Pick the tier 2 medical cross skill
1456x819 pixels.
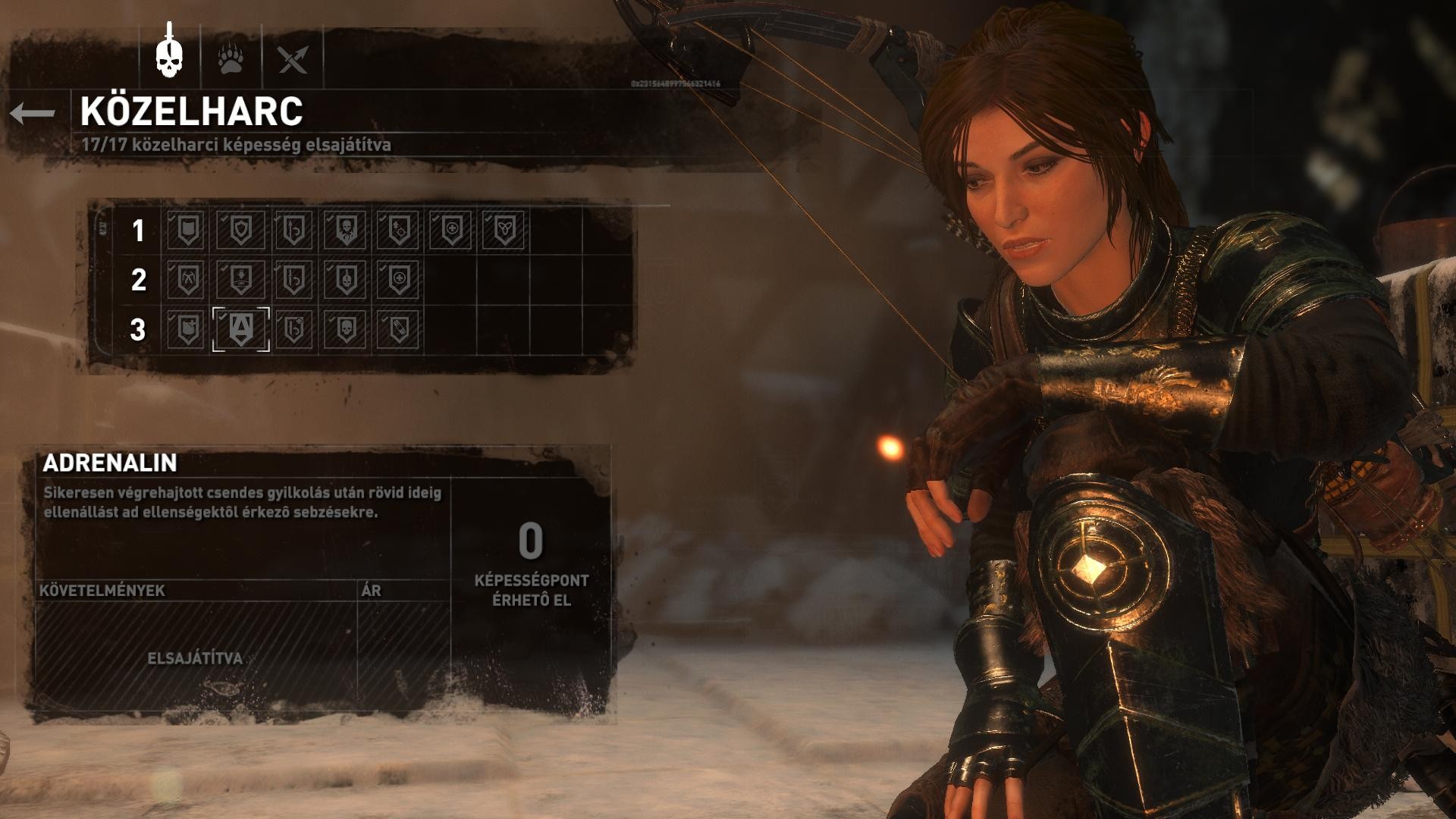(399, 279)
